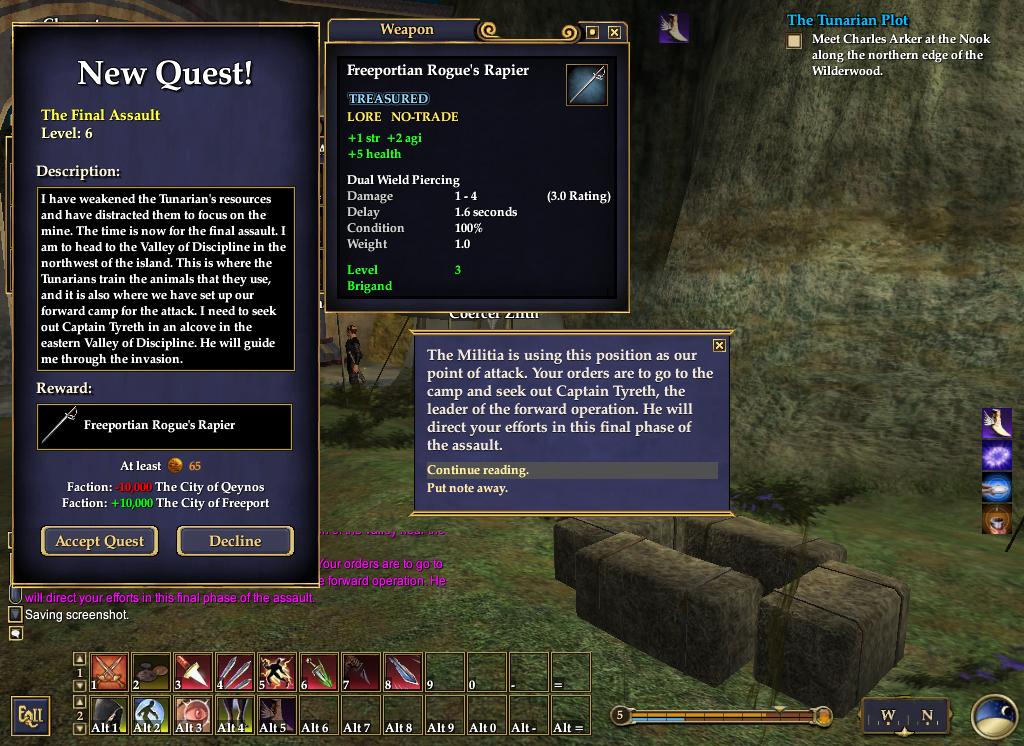Click the moon day-night clock
This screenshot has height=746, width=1024.
[x=994, y=716]
